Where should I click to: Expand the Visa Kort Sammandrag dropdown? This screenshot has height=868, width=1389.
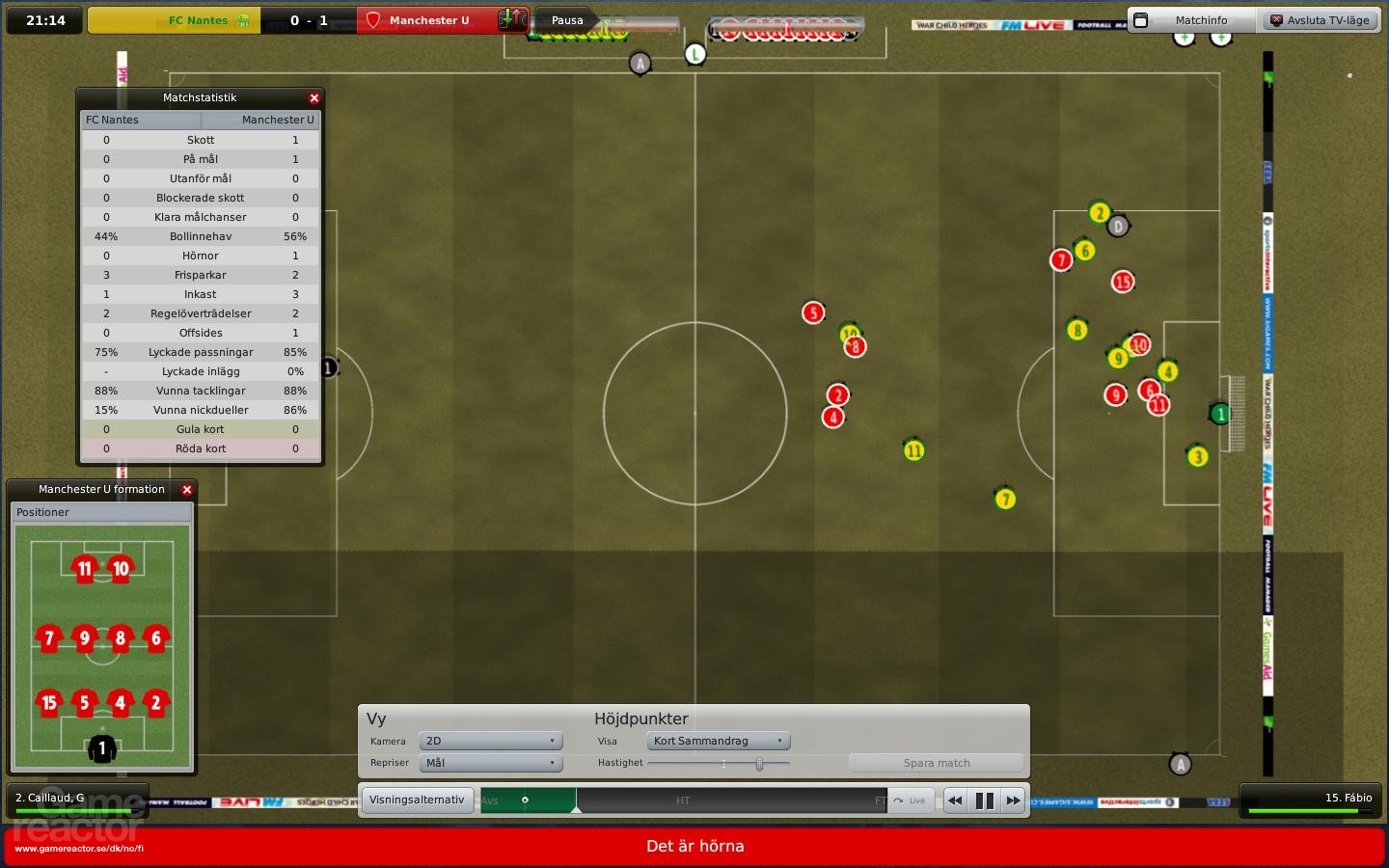click(x=717, y=742)
